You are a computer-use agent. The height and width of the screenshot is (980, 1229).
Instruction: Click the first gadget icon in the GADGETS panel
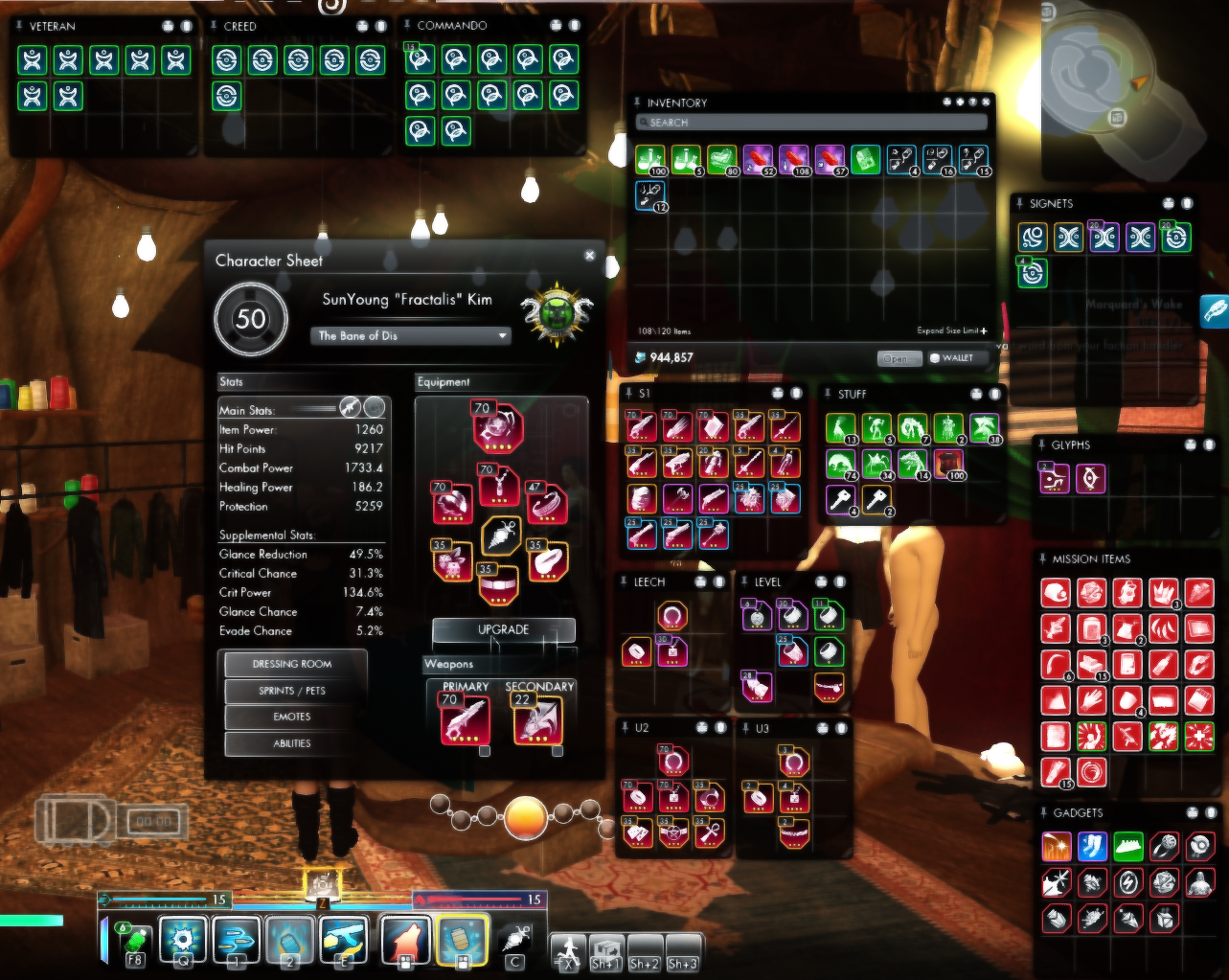[x=1055, y=846]
